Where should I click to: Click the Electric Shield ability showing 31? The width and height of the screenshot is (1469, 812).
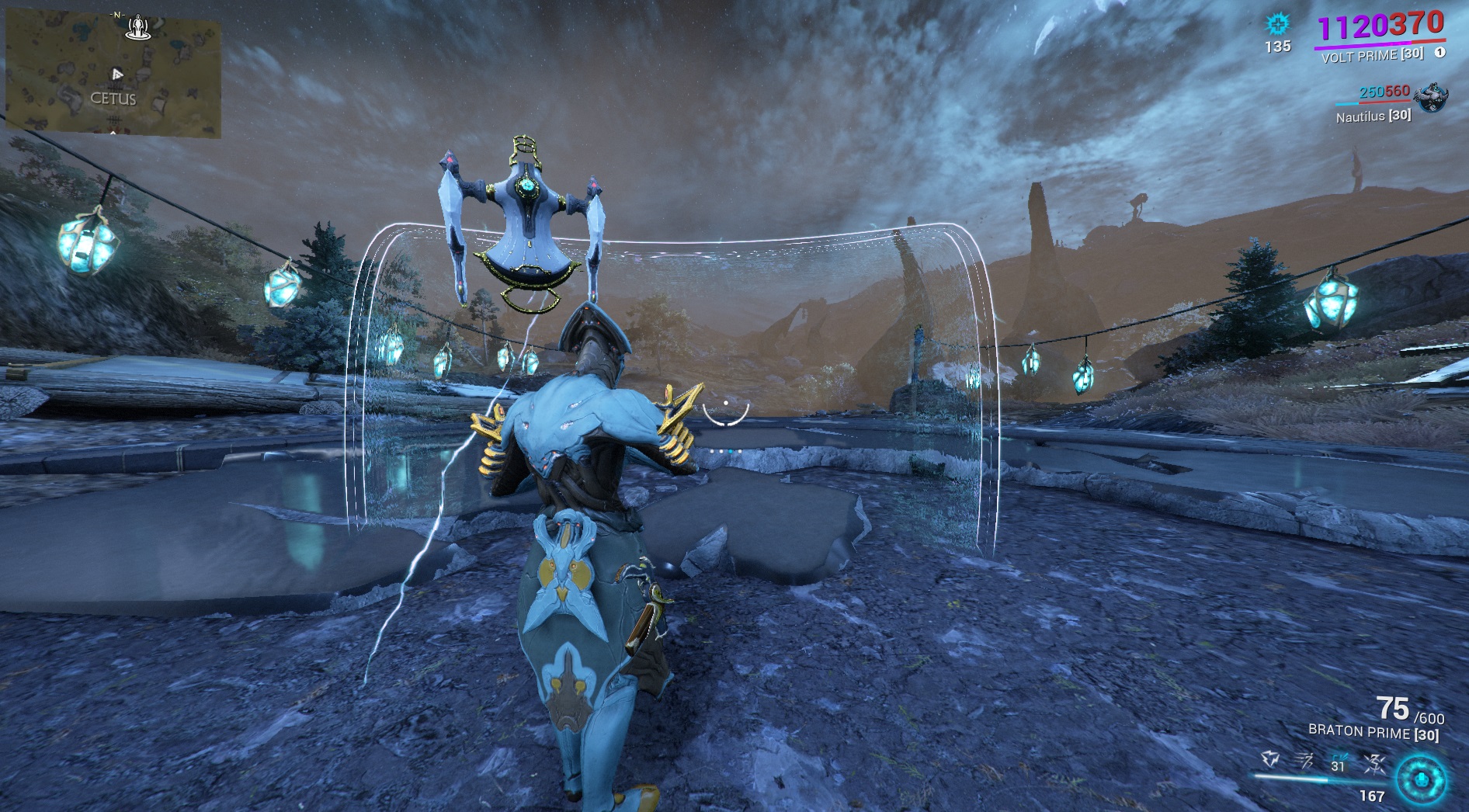click(1339, 759)
